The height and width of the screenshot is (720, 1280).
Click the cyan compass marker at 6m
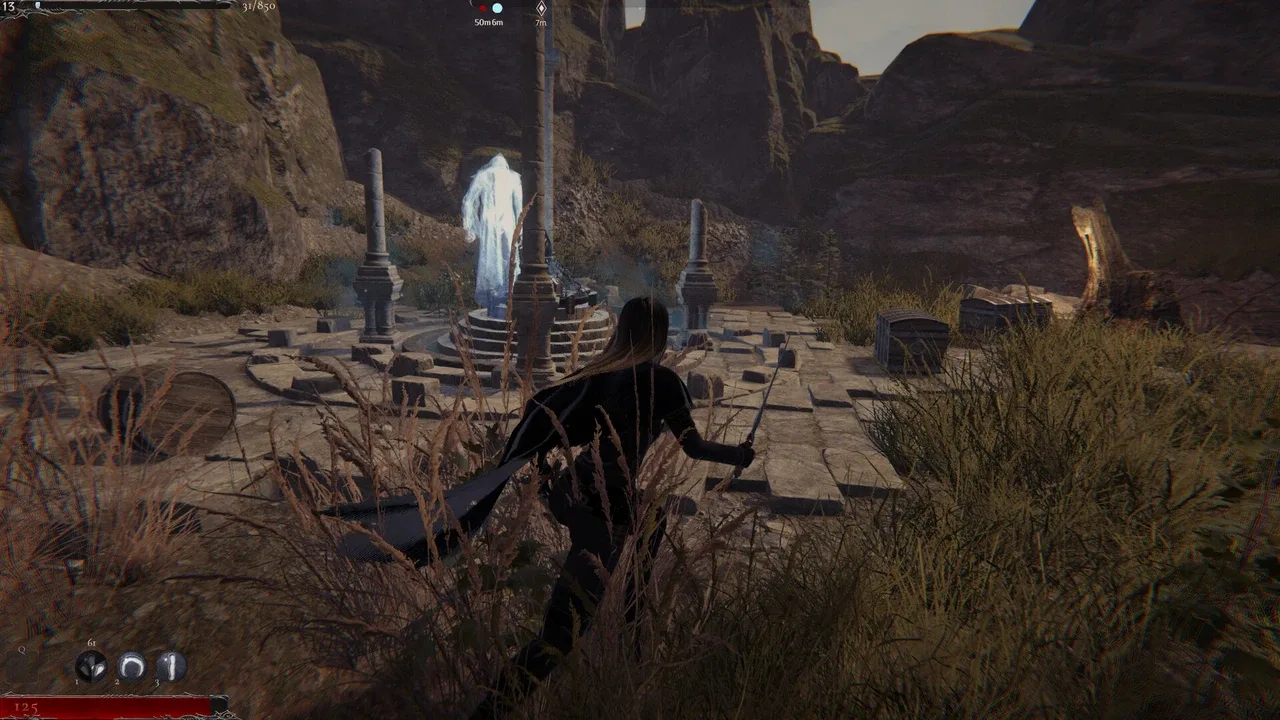[x=497, y=8]
